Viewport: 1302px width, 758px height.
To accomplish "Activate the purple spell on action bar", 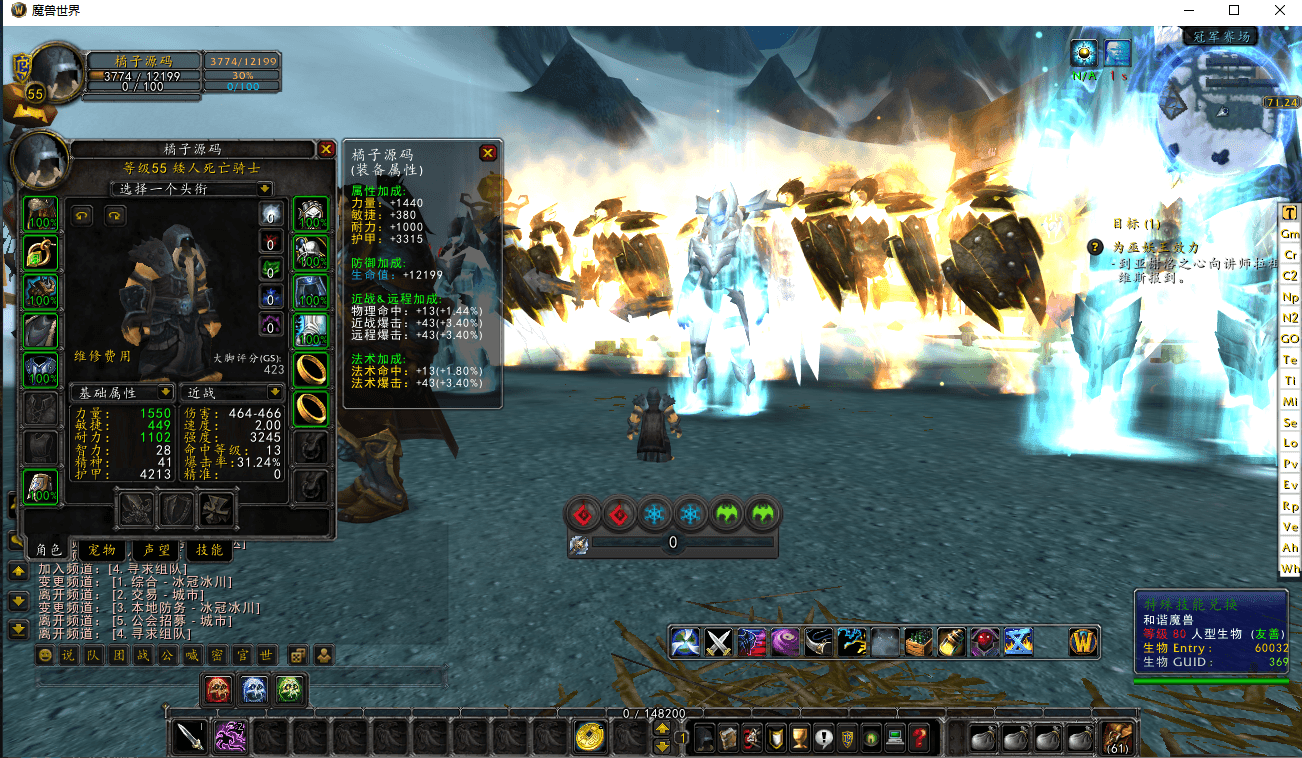I will tap(231, 737).
